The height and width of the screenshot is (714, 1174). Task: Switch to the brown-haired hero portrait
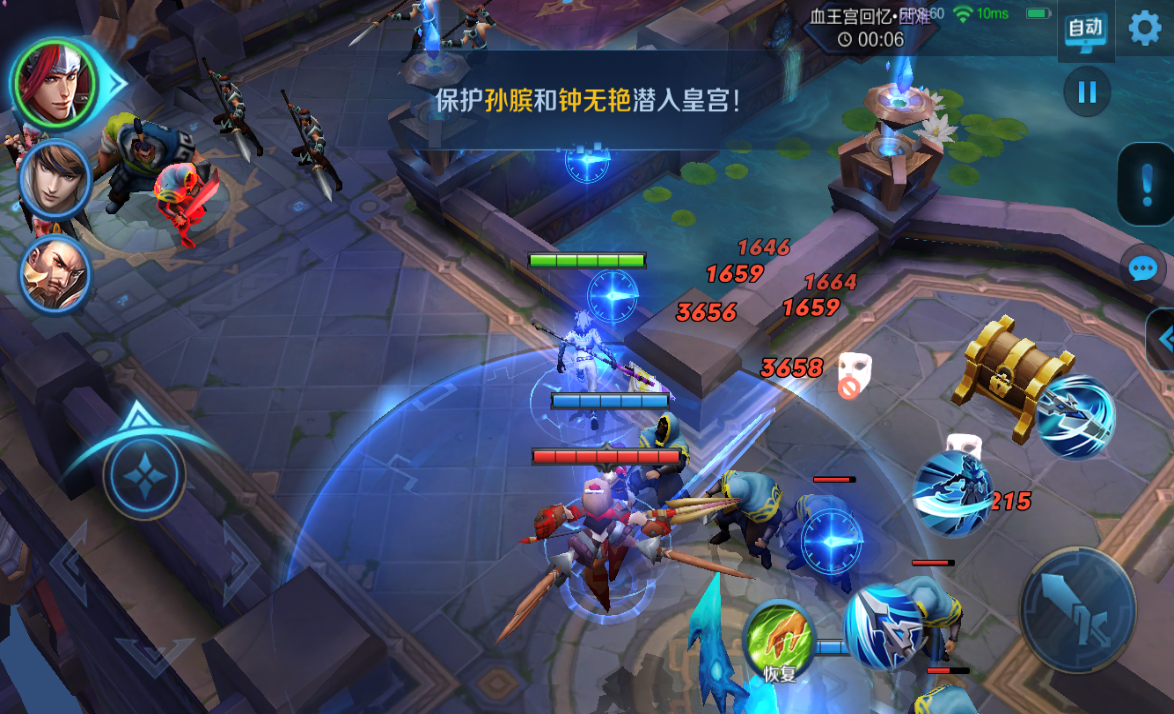coord(56,179)
